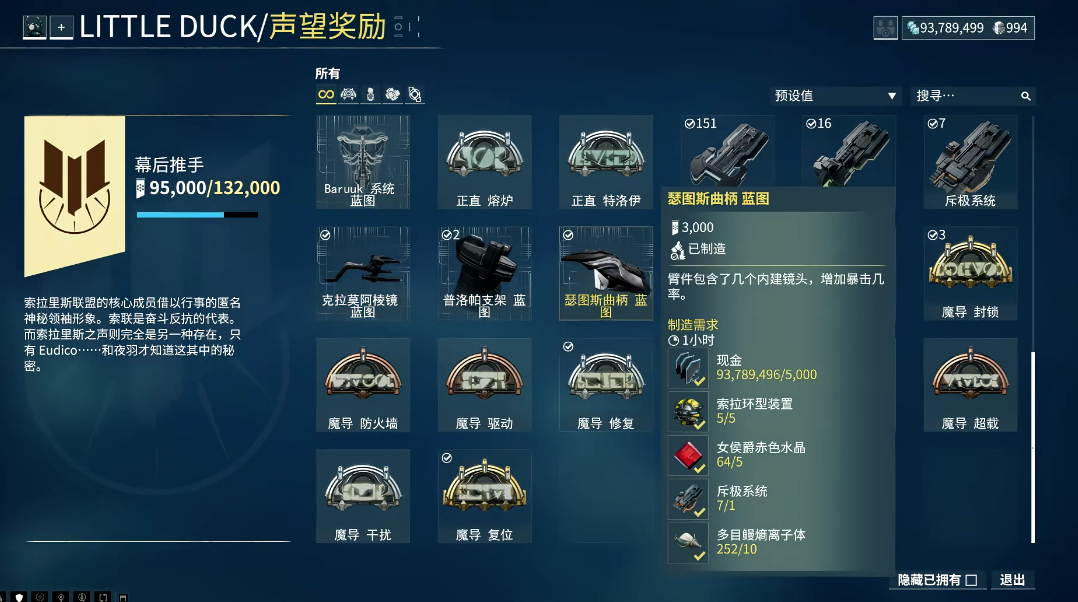Select the 魔导 复位 arcane

click(x=484, y=496)
